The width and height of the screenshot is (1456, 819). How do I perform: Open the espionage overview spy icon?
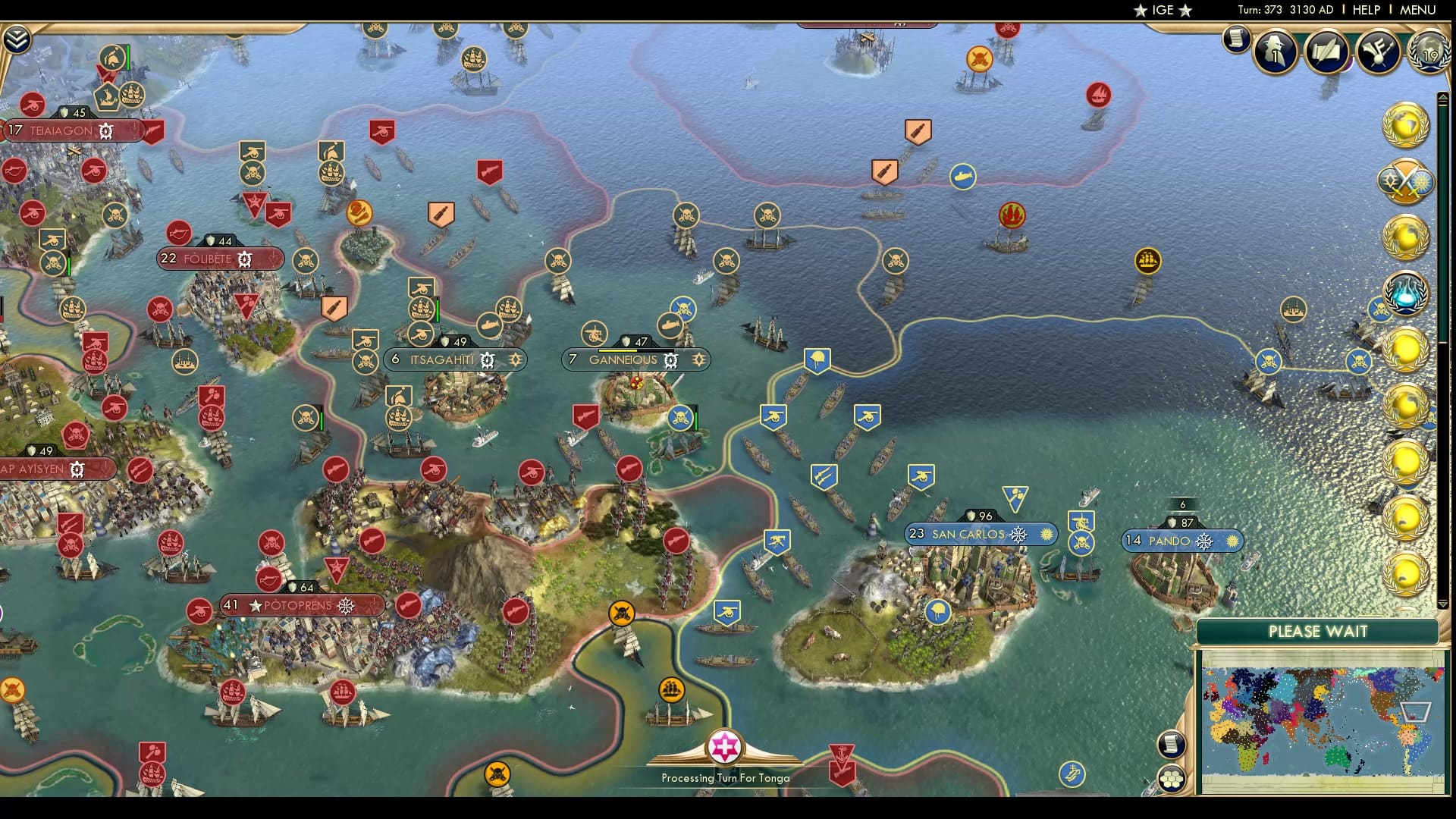(1274, 53)
